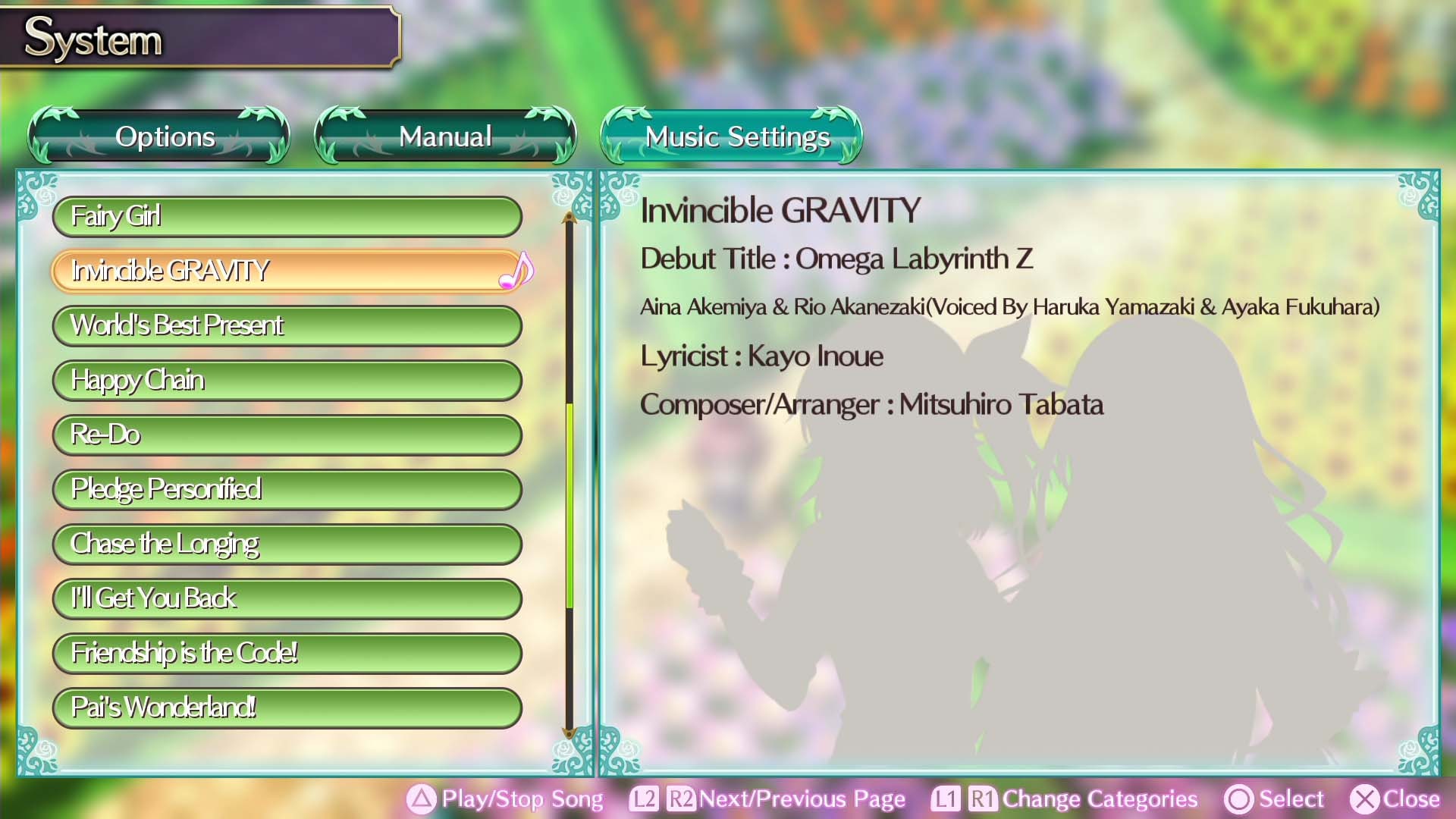This screenshot has width=1456, height=819.
Task: Open the Manual tab
Action: tap(445, 136)
